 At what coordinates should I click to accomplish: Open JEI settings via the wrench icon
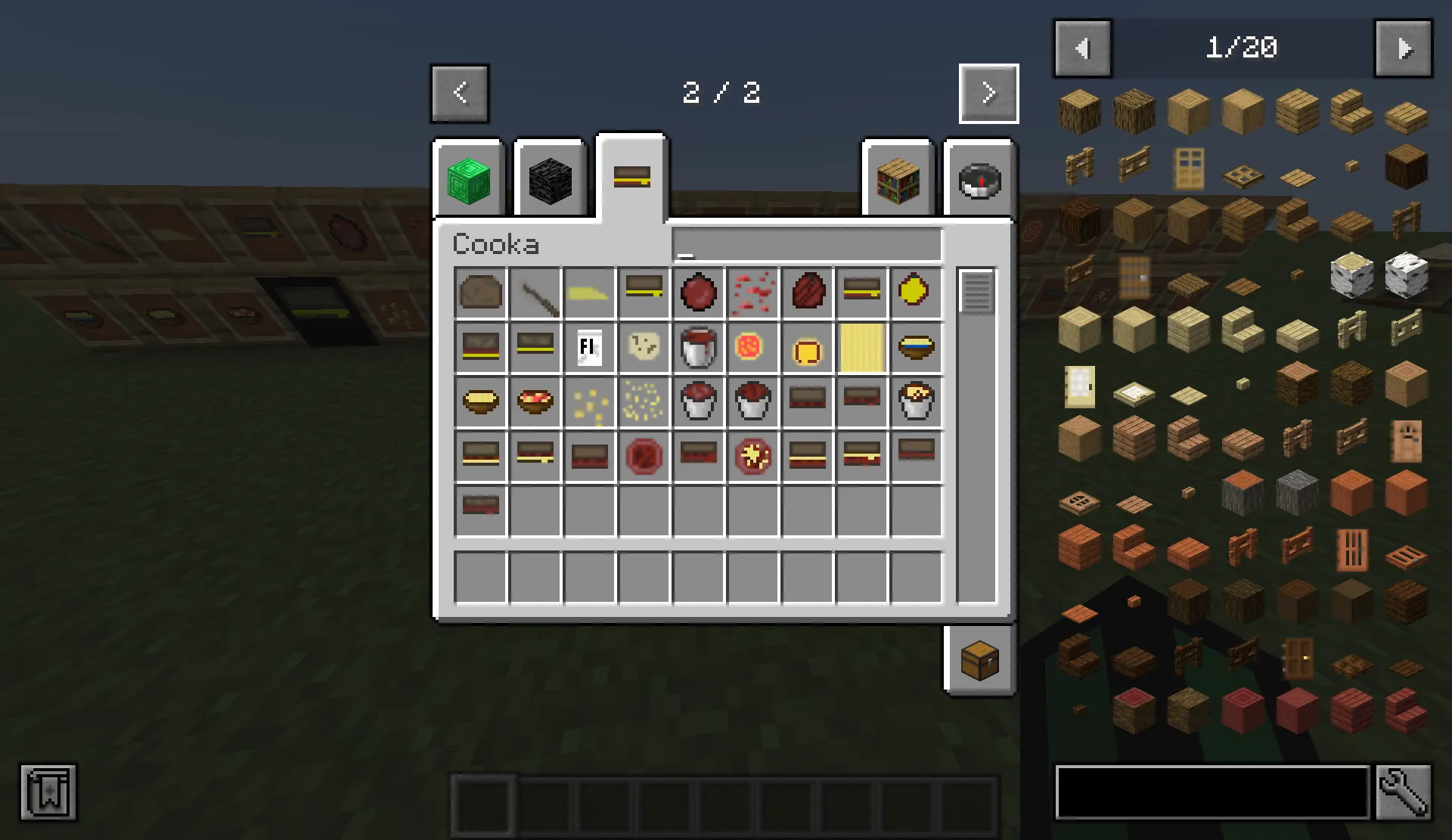[x=1404, y=792]
